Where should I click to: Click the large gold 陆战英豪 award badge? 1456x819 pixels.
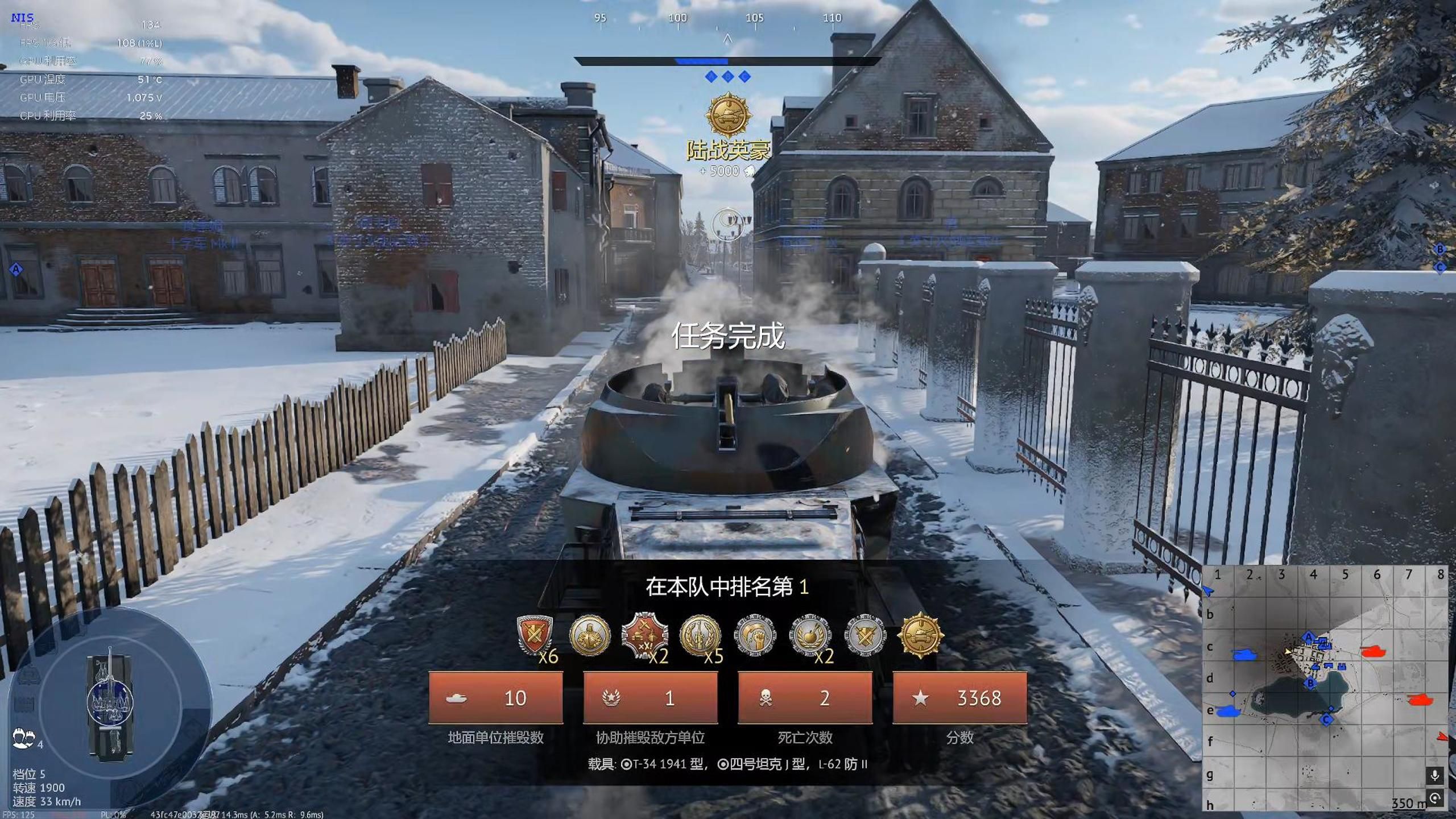pyautogui.click(x=728, y=116)
